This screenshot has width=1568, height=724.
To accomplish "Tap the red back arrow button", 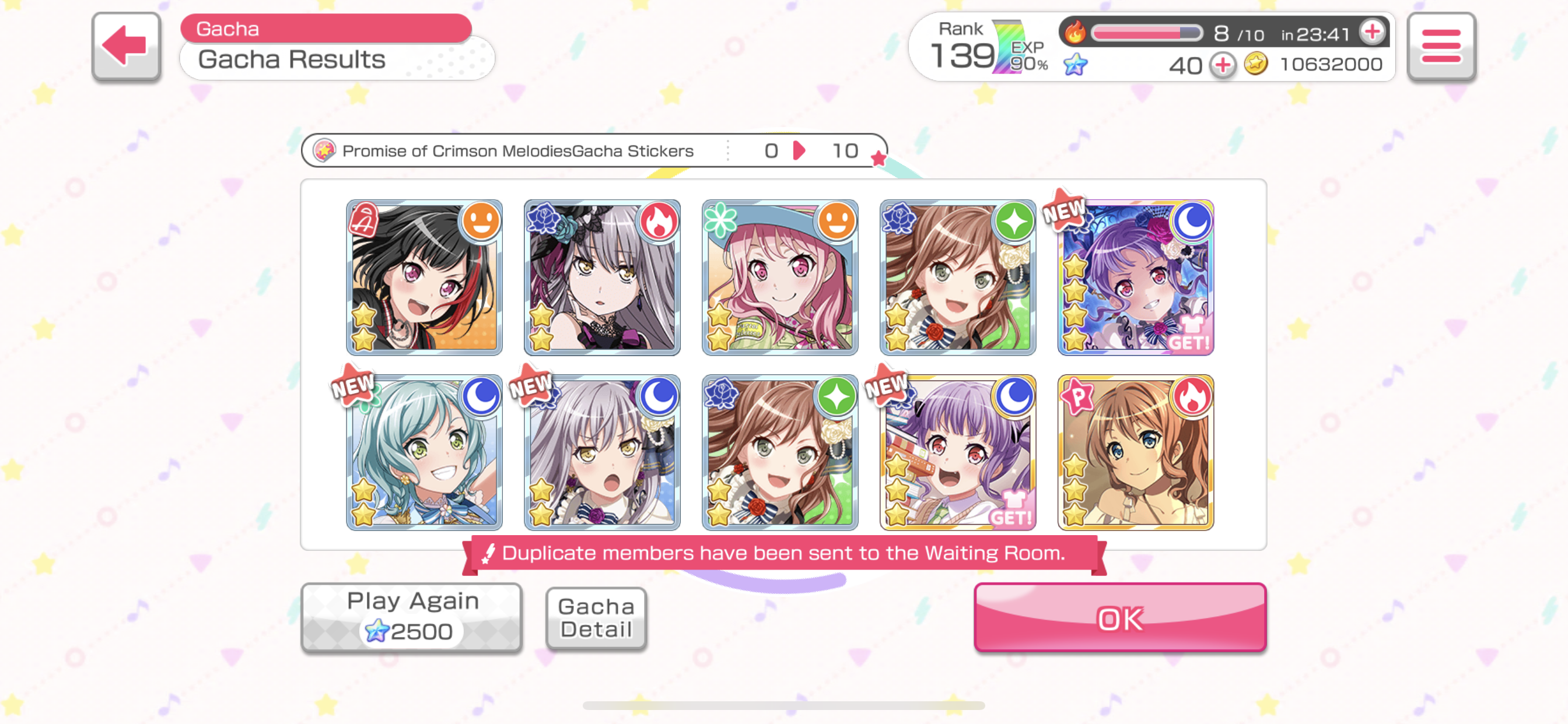I will click(126, 45).
